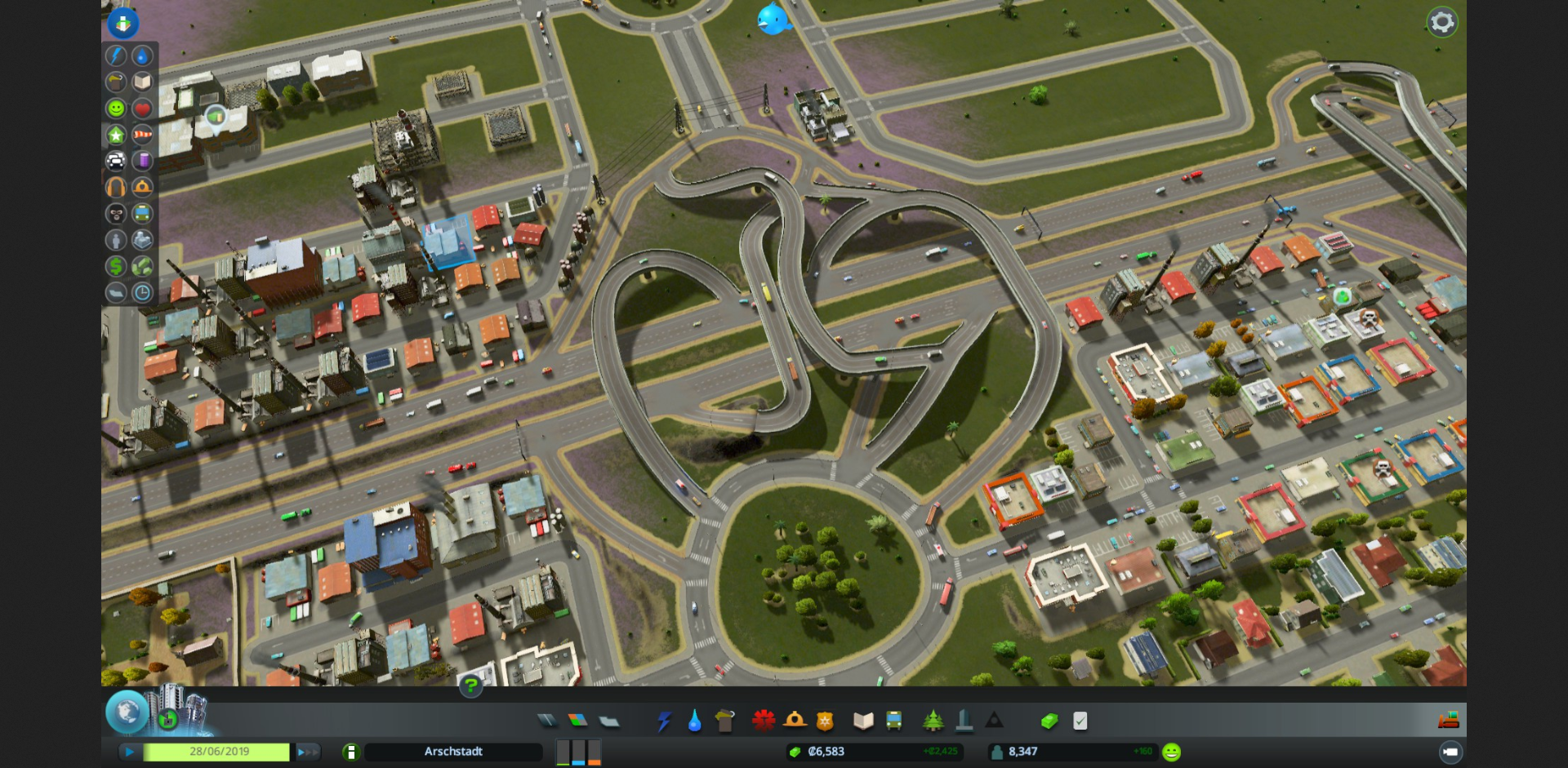This screenshot has width=1568, height=768.
Task: Open the traffic info view
Action: pos(116,161)
